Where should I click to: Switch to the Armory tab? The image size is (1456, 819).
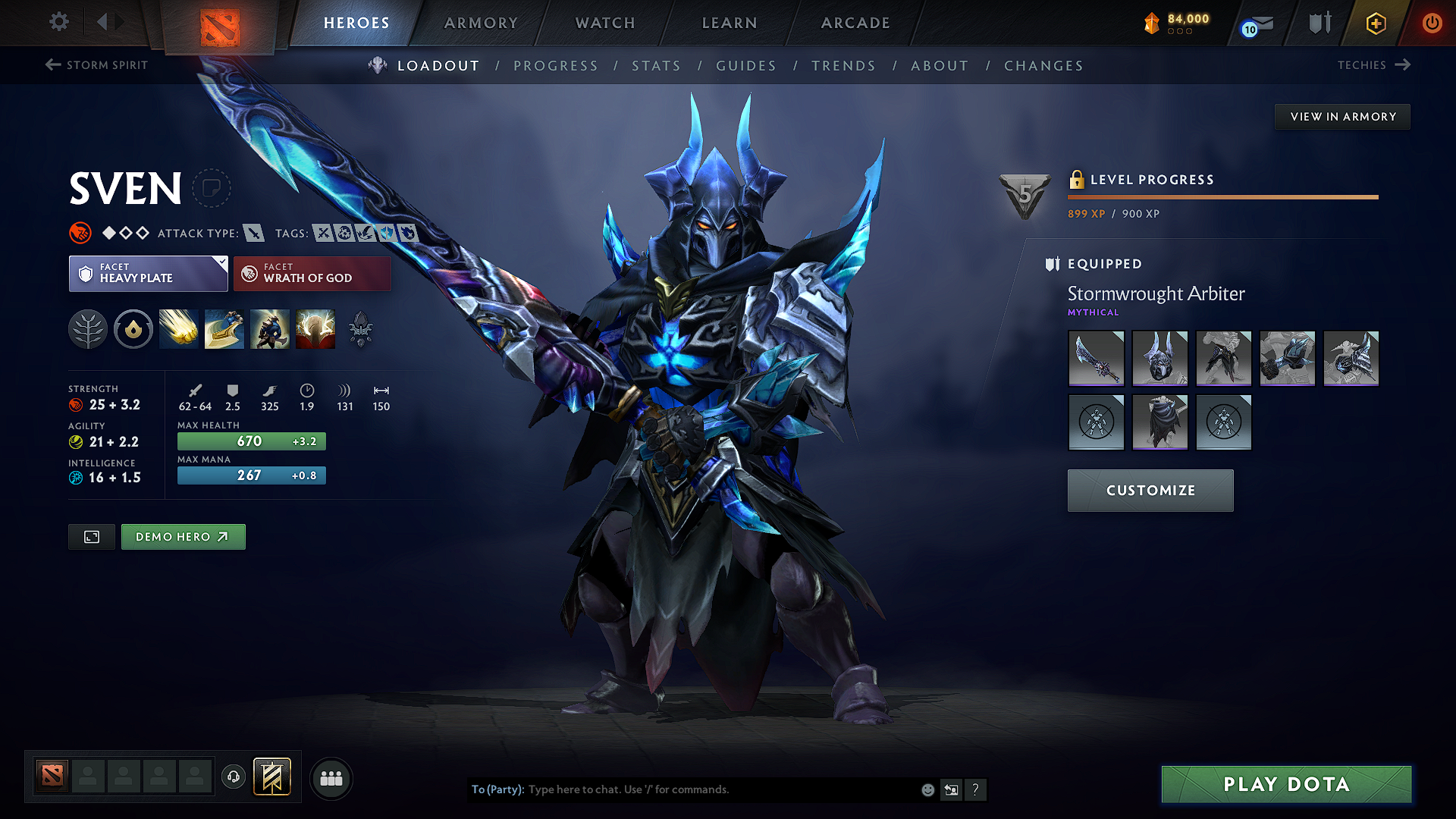[x=481, y=23]
